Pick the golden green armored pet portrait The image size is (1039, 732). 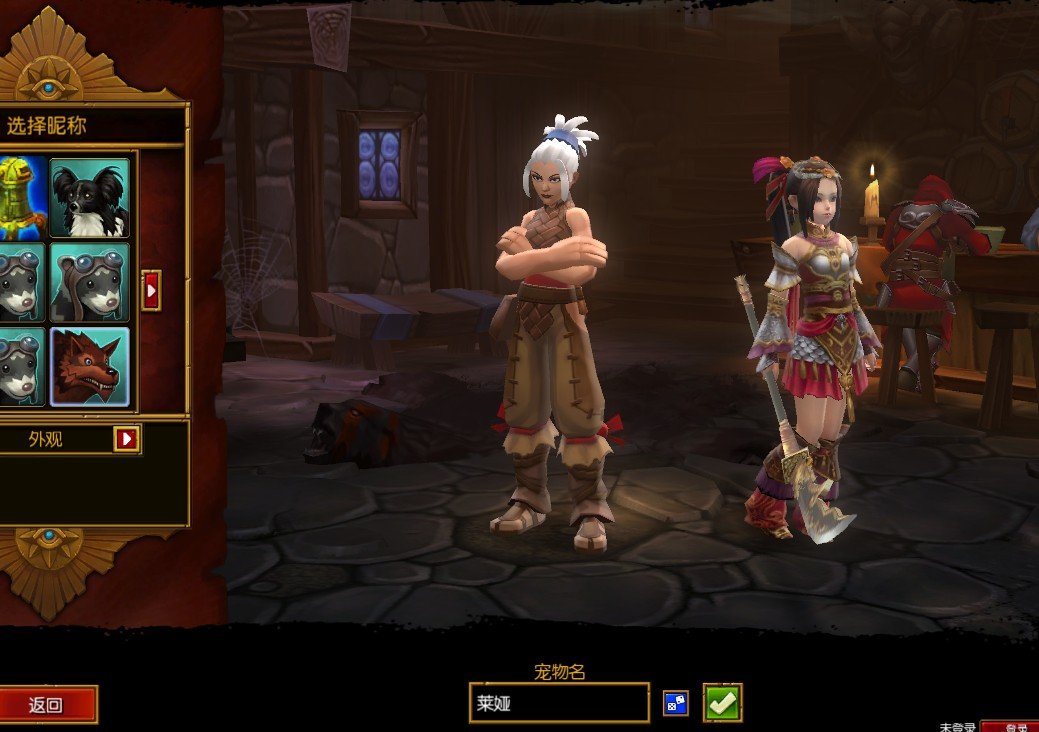pos(20,196)
